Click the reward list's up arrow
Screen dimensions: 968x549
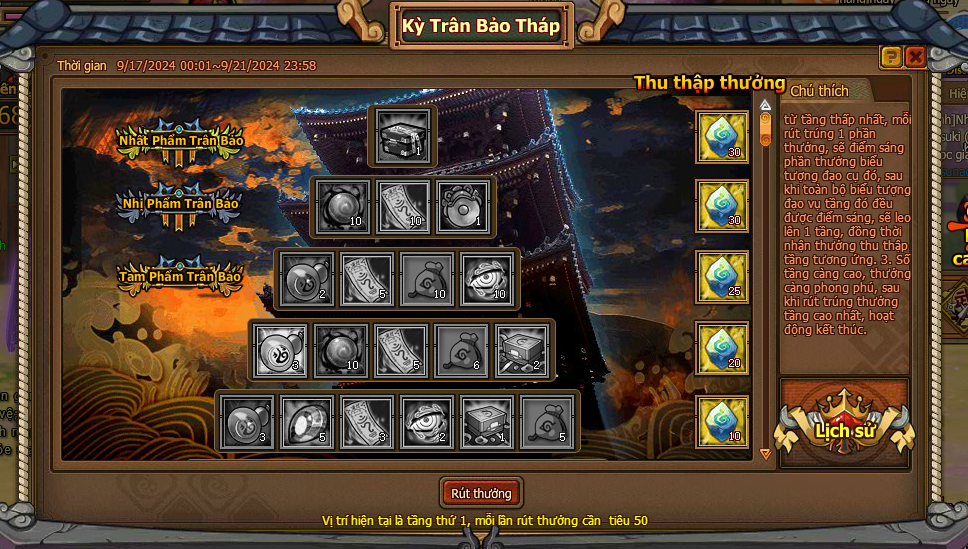coord(766,104)
